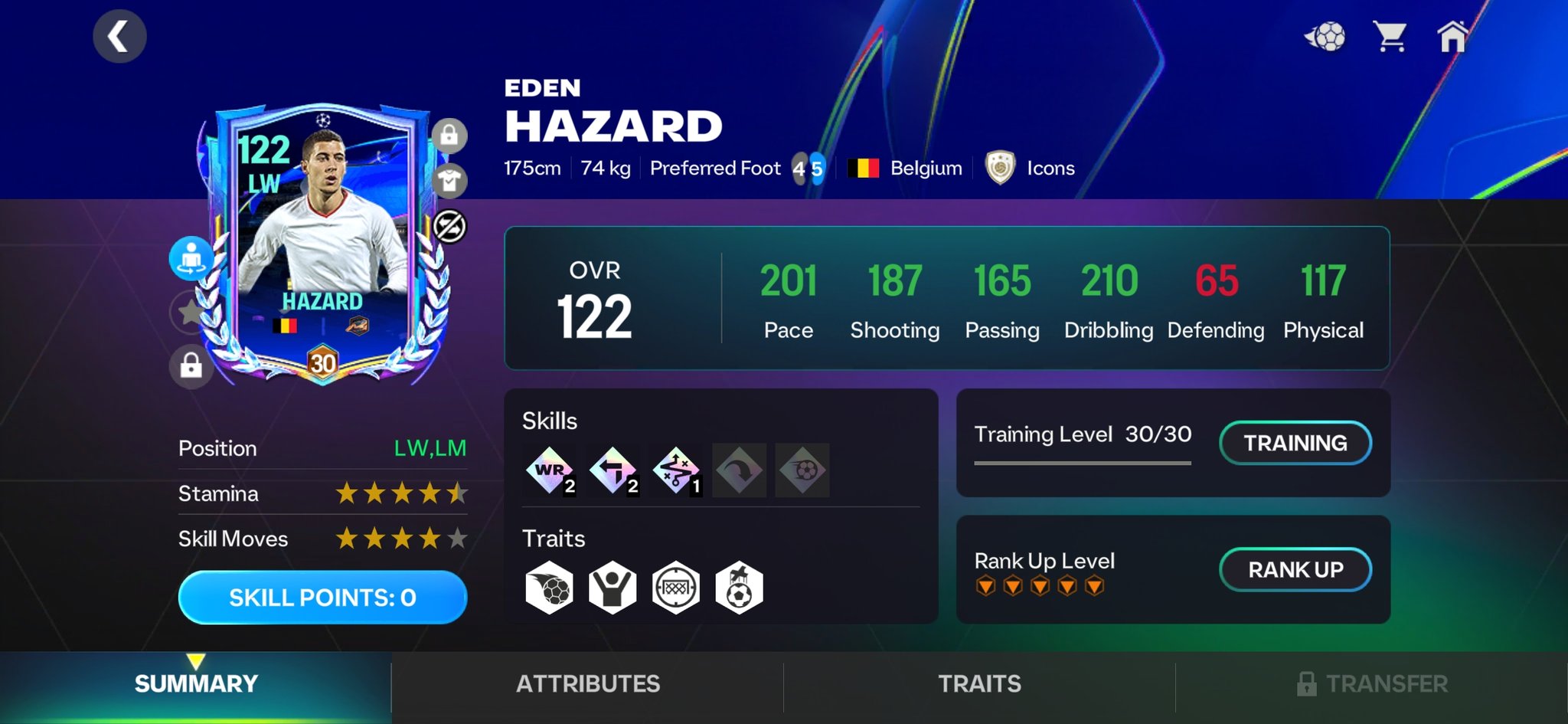This screenshot has width=1568, height=724.
Task: Tap the Icons league badge
Action: (x=1001, y=168)
